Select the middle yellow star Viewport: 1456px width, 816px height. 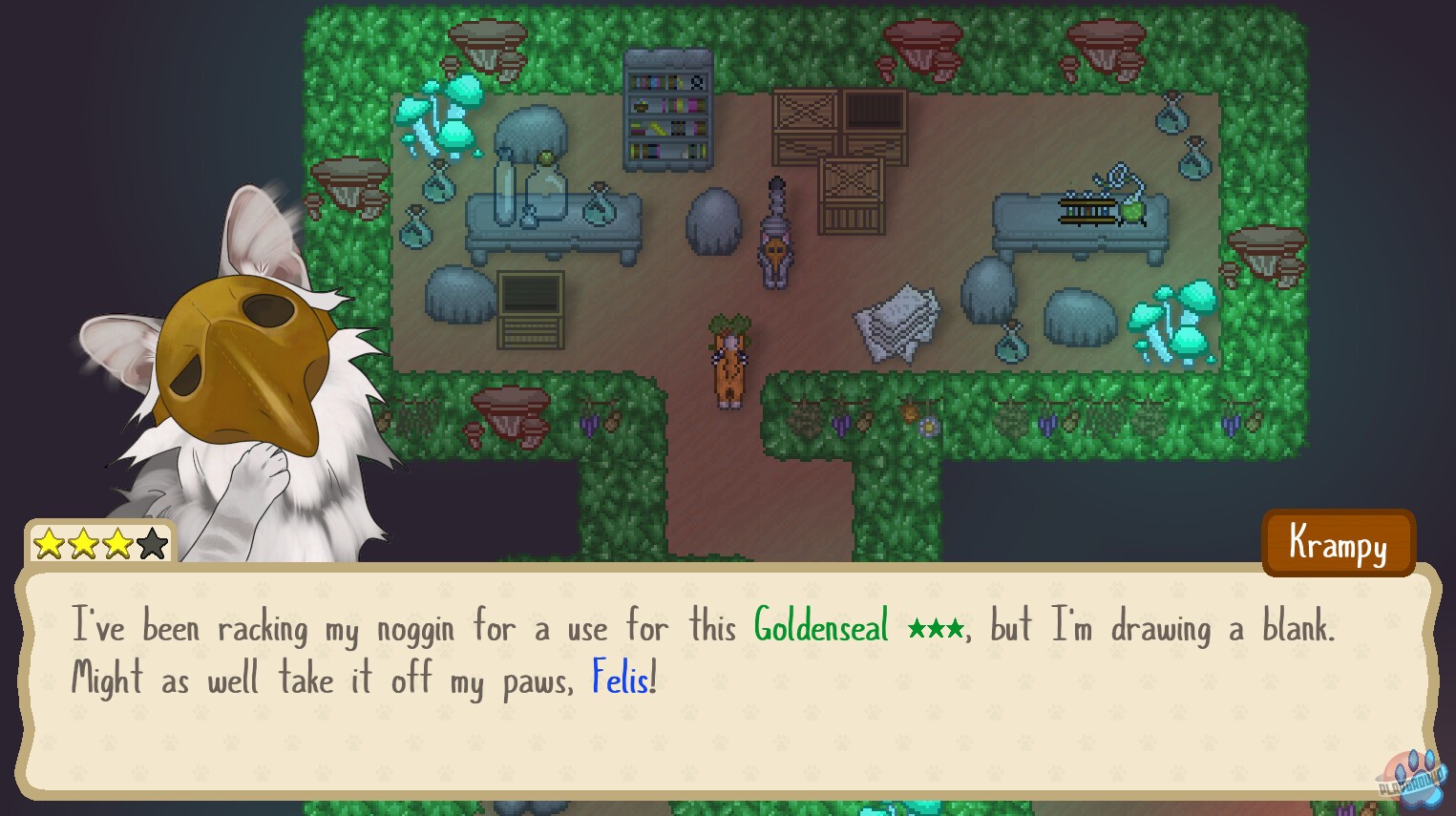pos(83,543)
